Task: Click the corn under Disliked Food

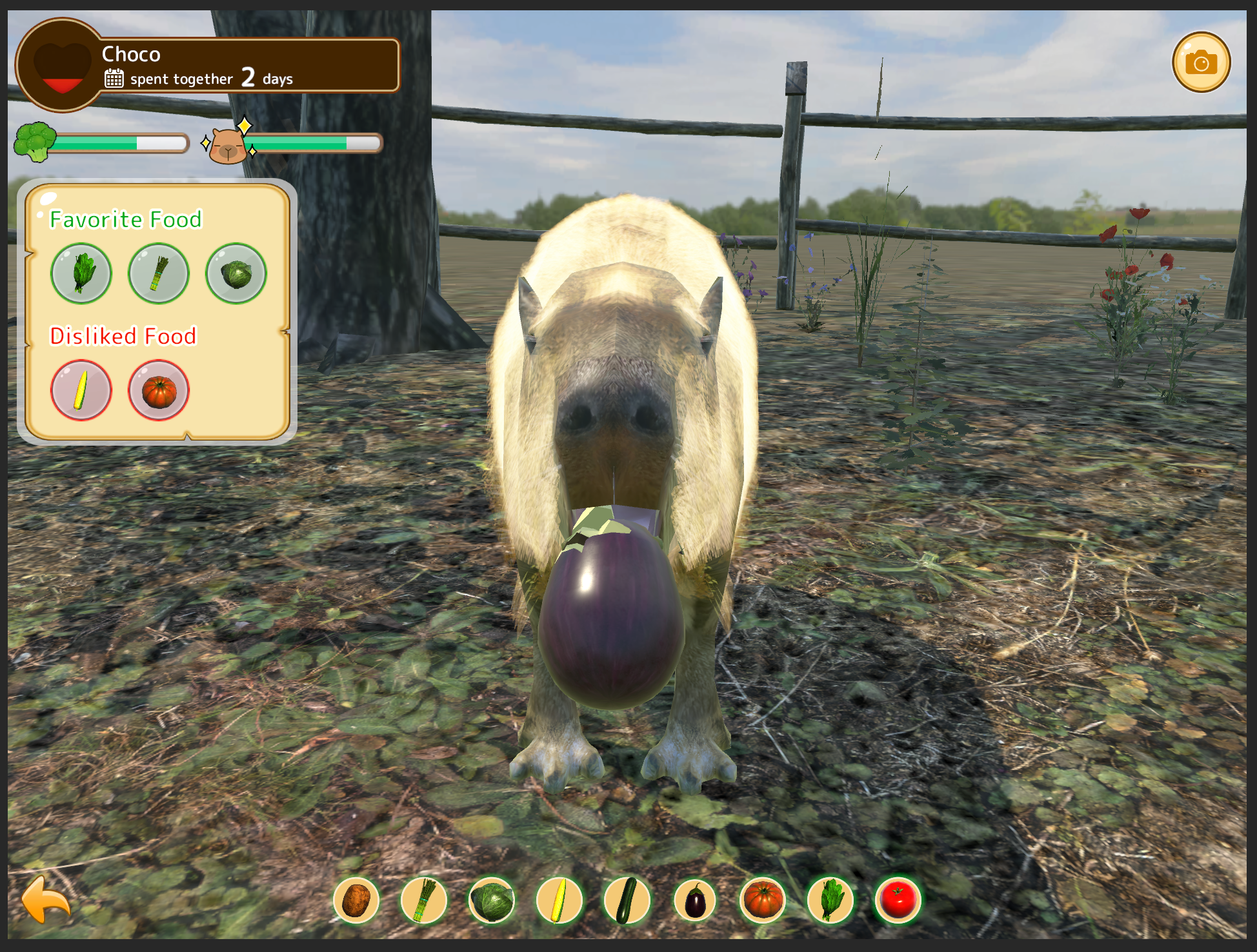Action: click(81, 390)
